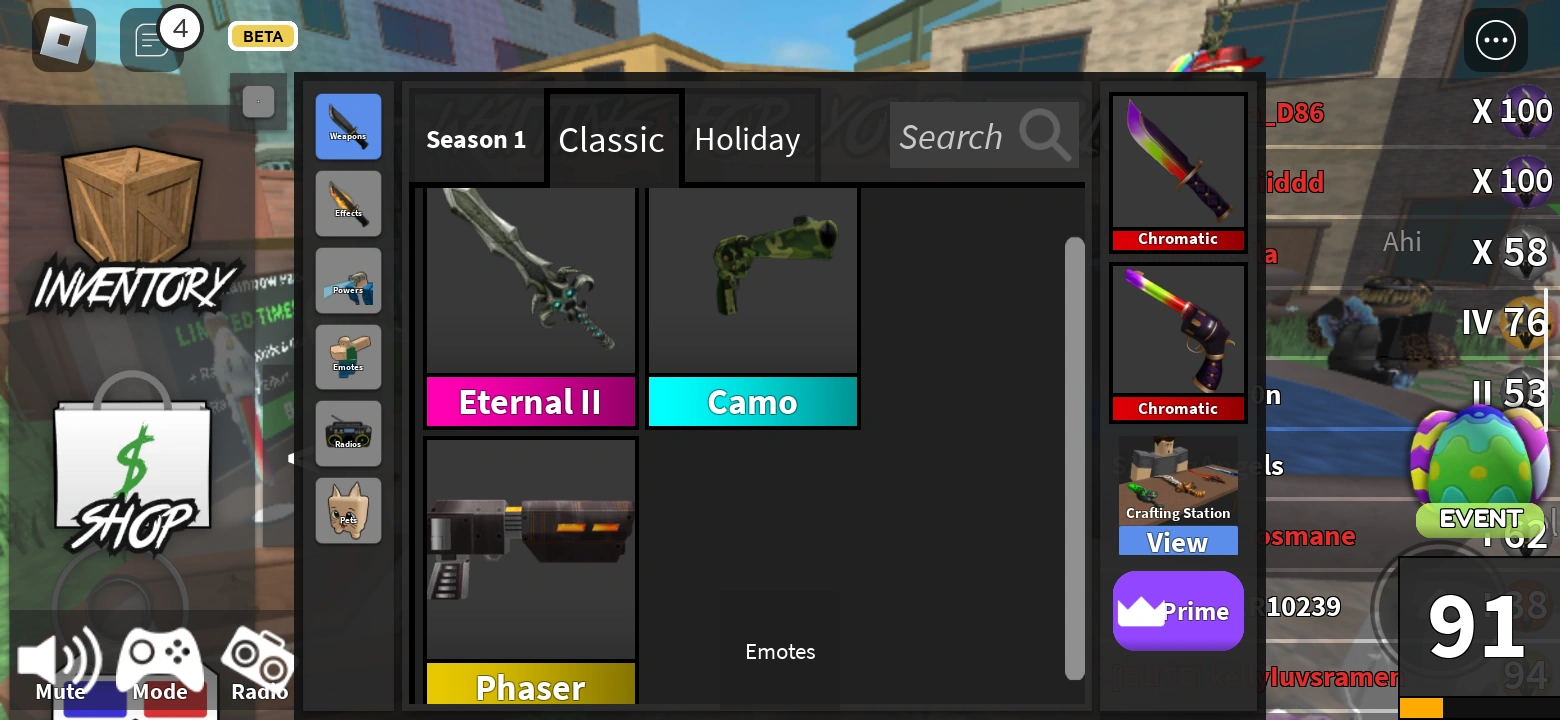View the Crafting Station
This screenshot has width=1560, height=720.
[x=1178, y=542]
